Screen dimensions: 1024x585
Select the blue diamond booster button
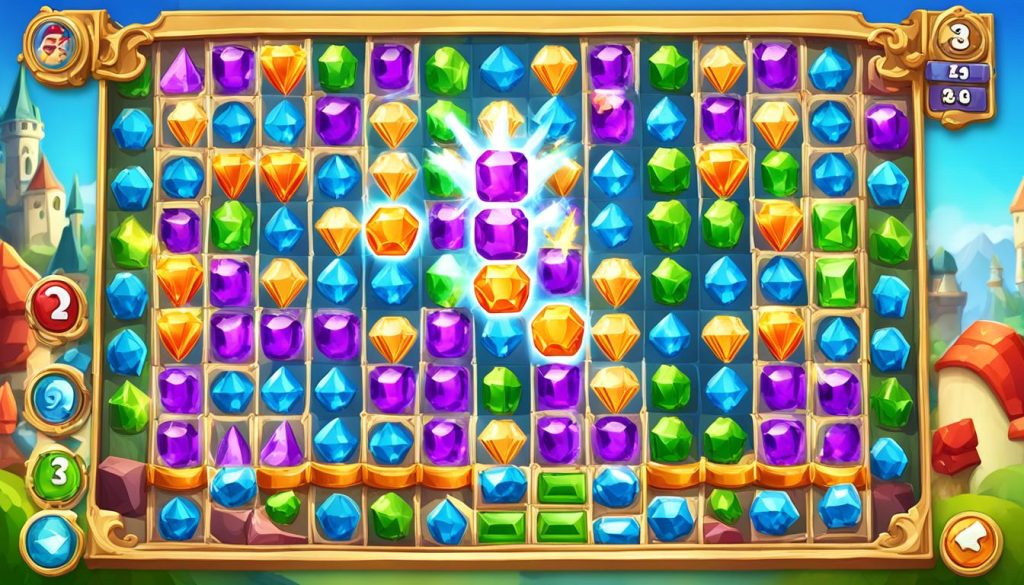(x=51, y=542)
